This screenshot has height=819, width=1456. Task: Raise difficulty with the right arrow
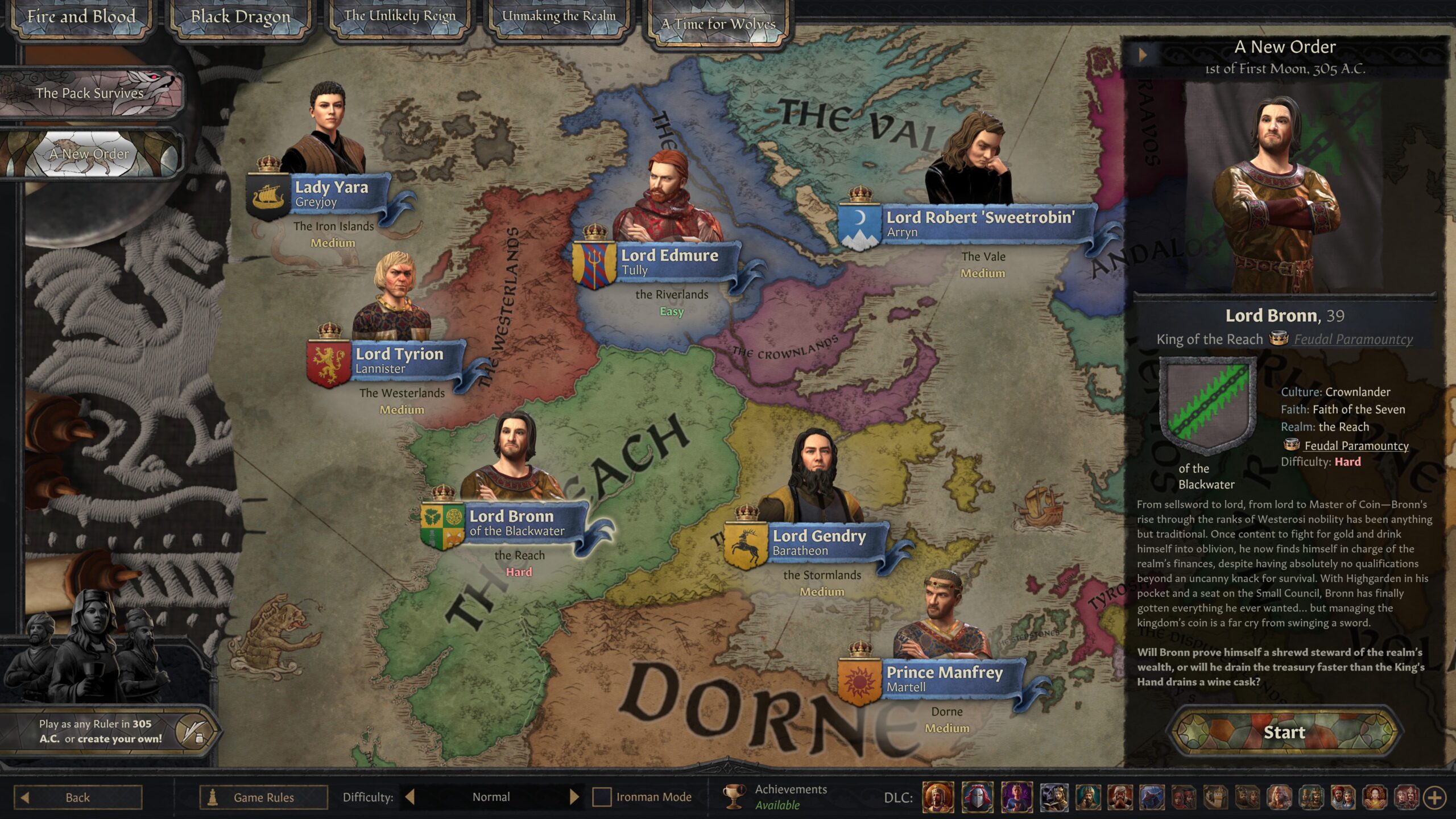[574, 797]
